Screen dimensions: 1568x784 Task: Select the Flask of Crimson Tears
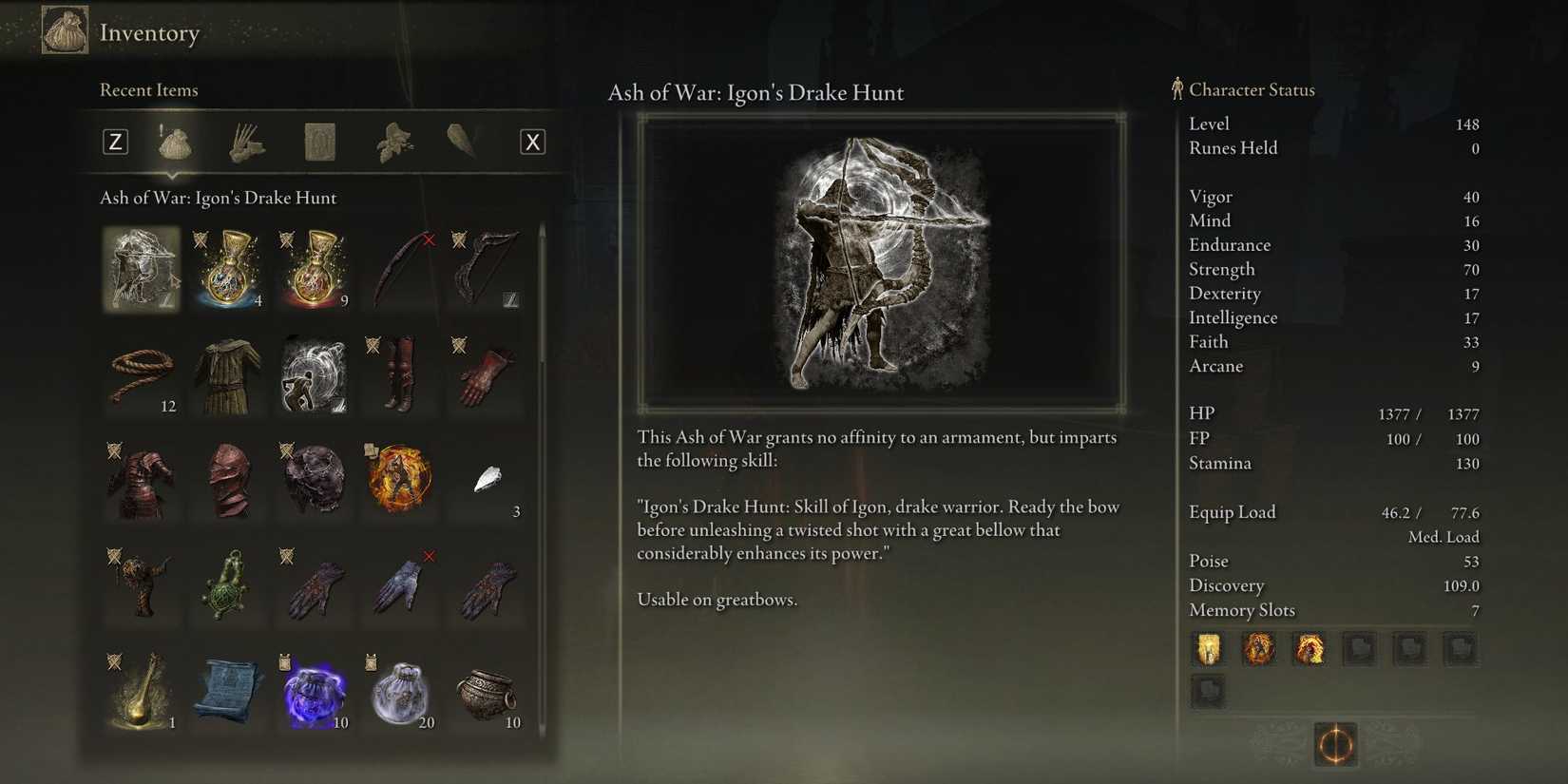pyautogui.click(x=314, y=269)
